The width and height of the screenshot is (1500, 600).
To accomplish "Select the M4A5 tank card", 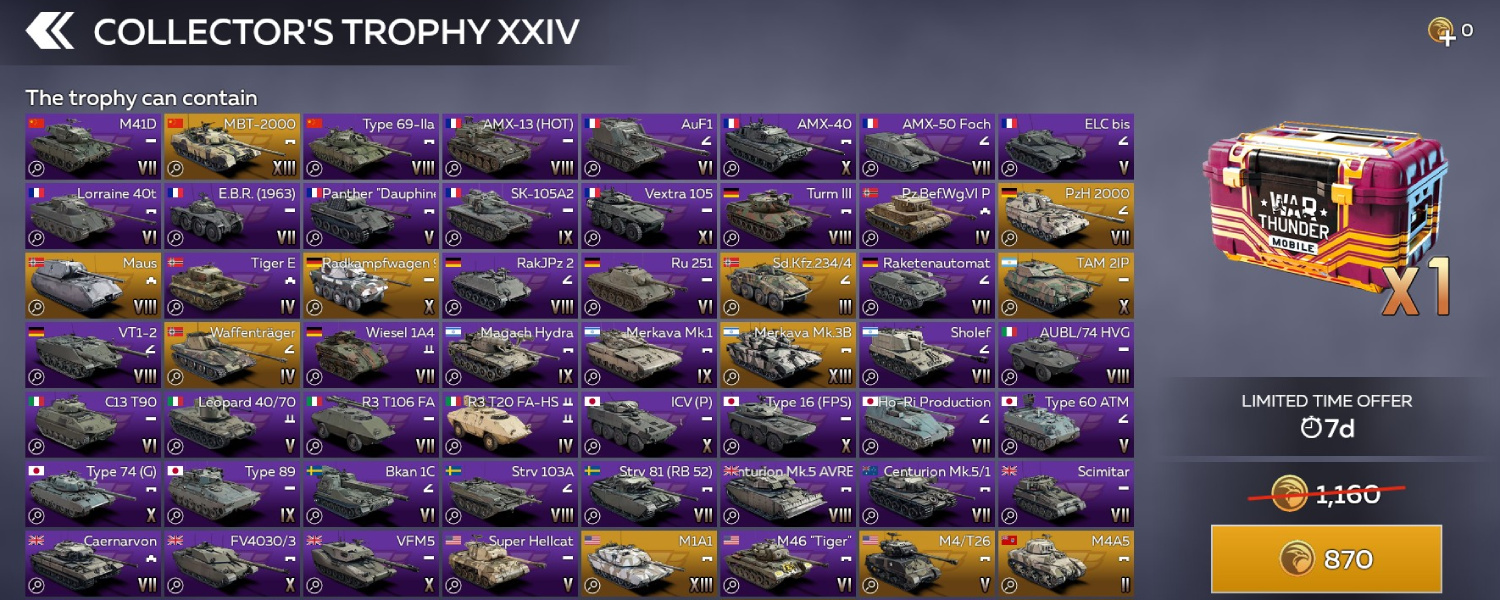I will [1066, 564].
